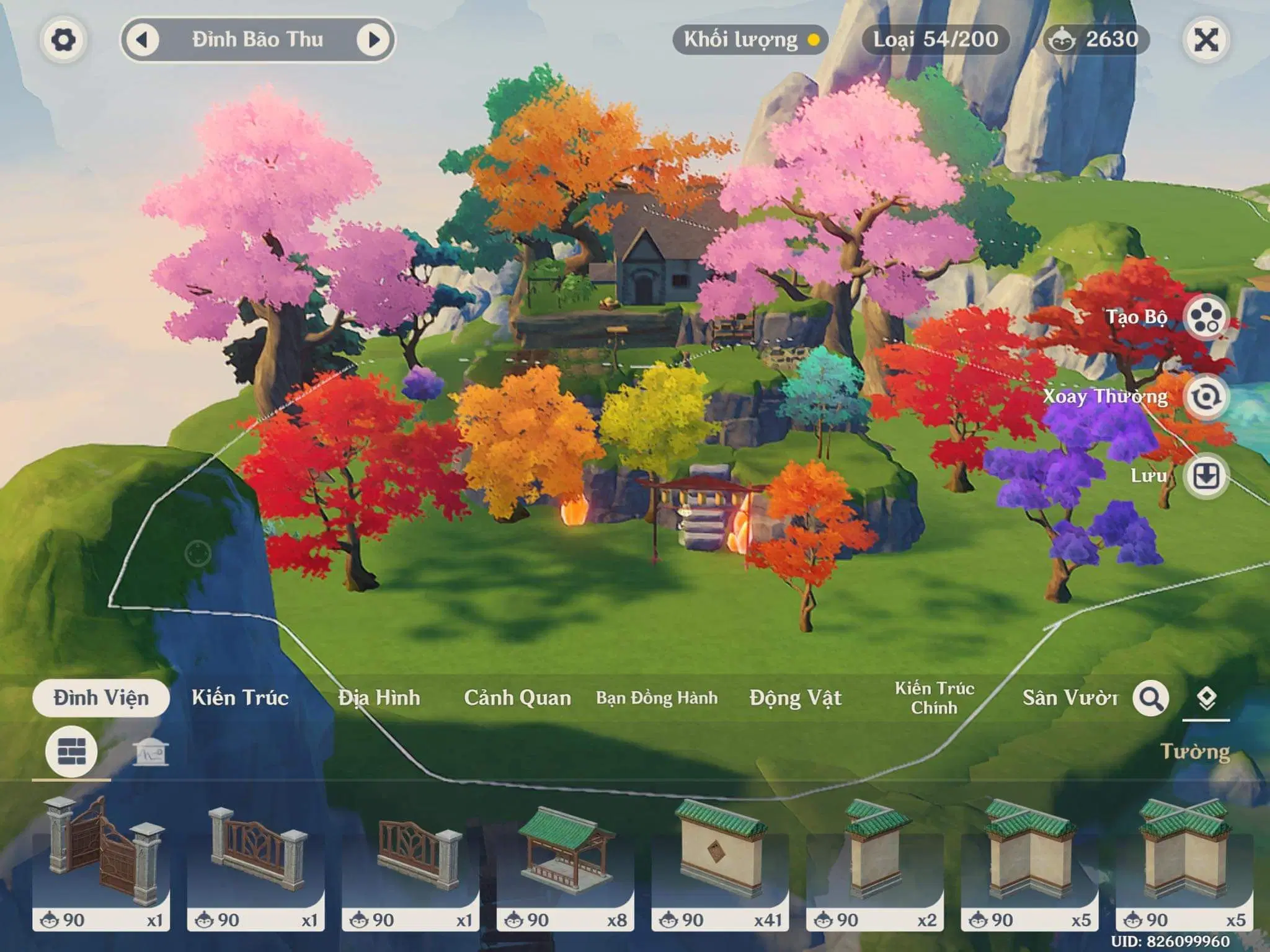
Task: Choose the Động Vật category
Action: pyautogui.click(x=795, y=698)
